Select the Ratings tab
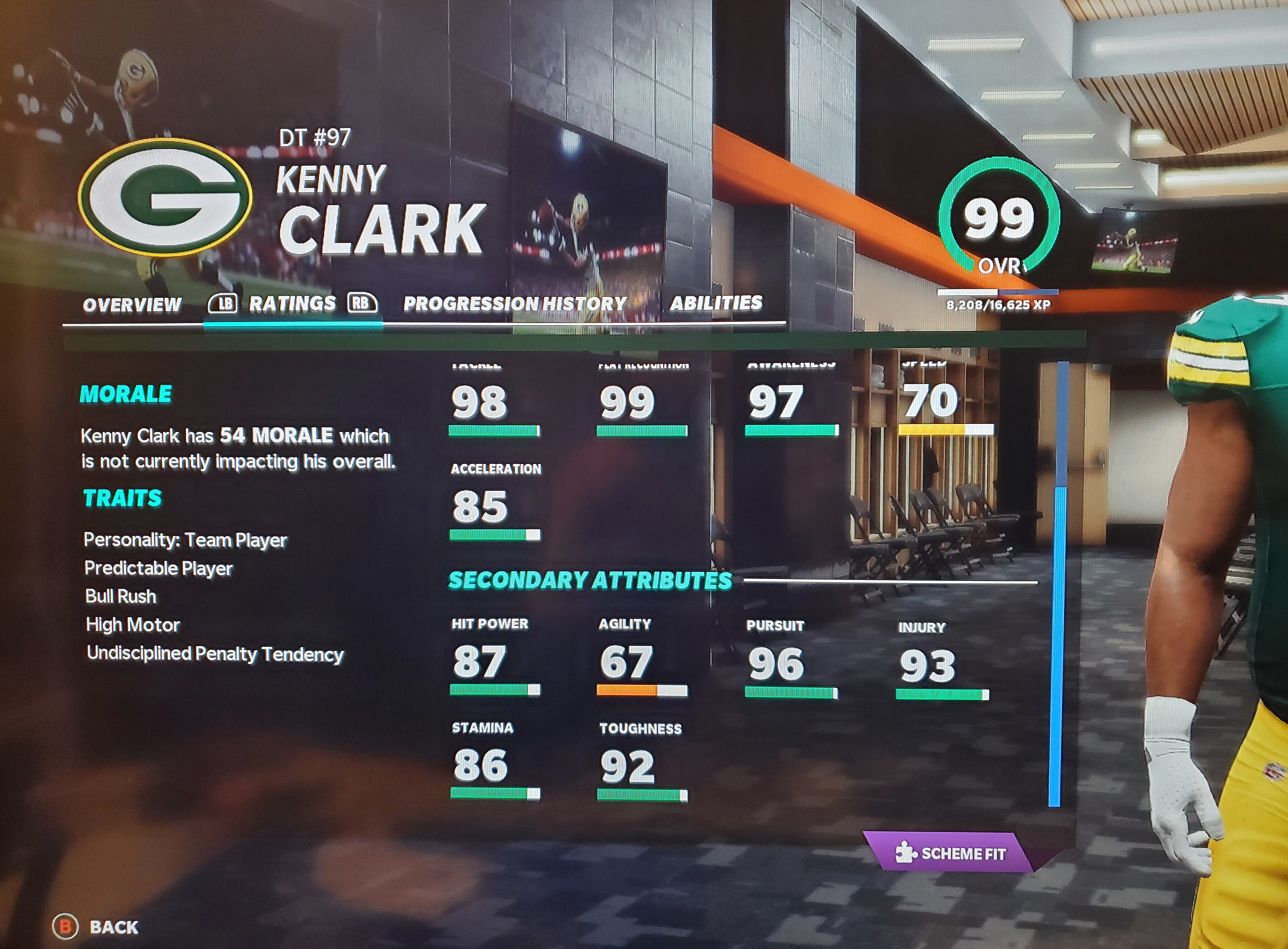The width and height of the screenshot is (1288, 949). (x=292, y=303)
